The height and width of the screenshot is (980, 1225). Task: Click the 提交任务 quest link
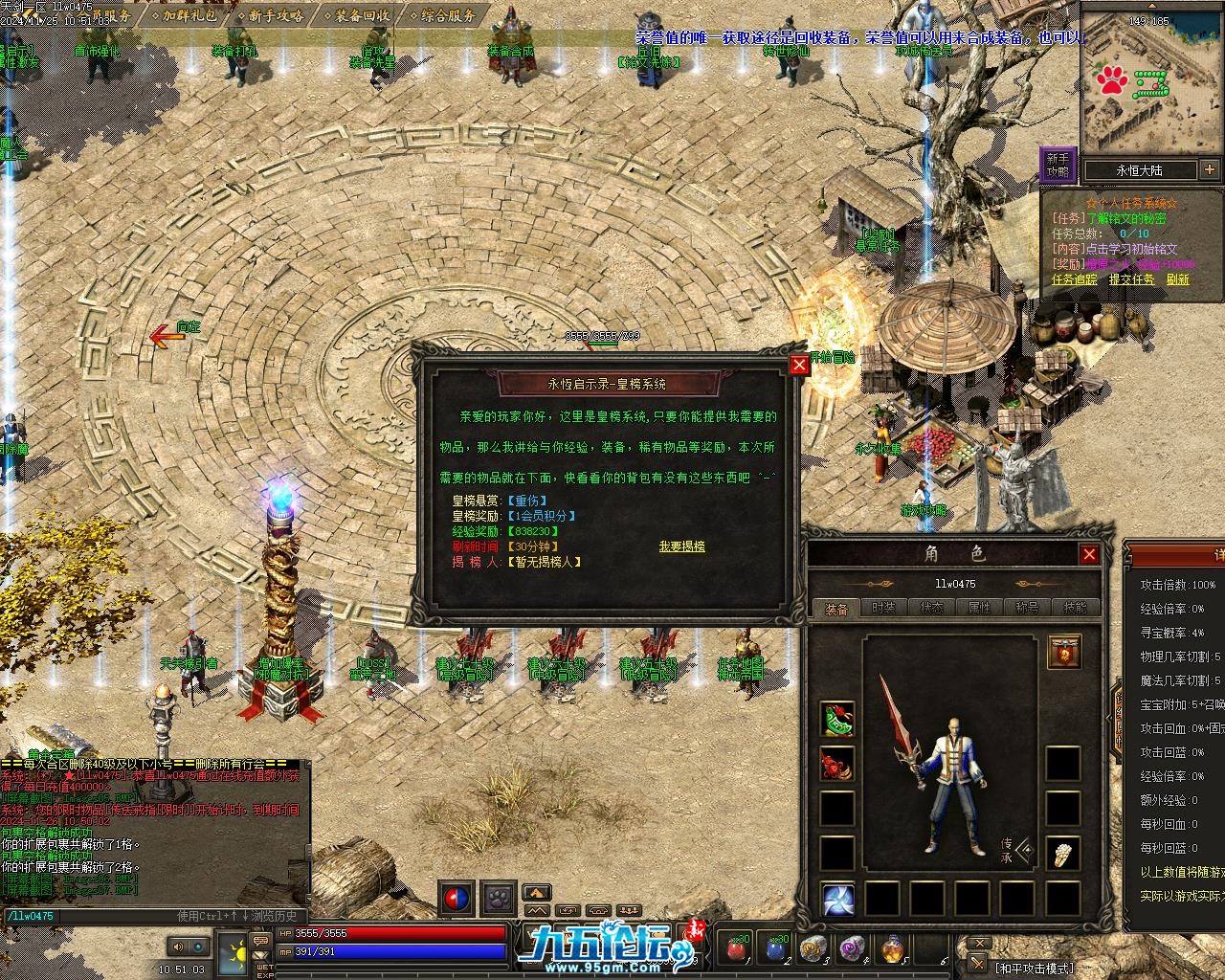point(1131,279)
